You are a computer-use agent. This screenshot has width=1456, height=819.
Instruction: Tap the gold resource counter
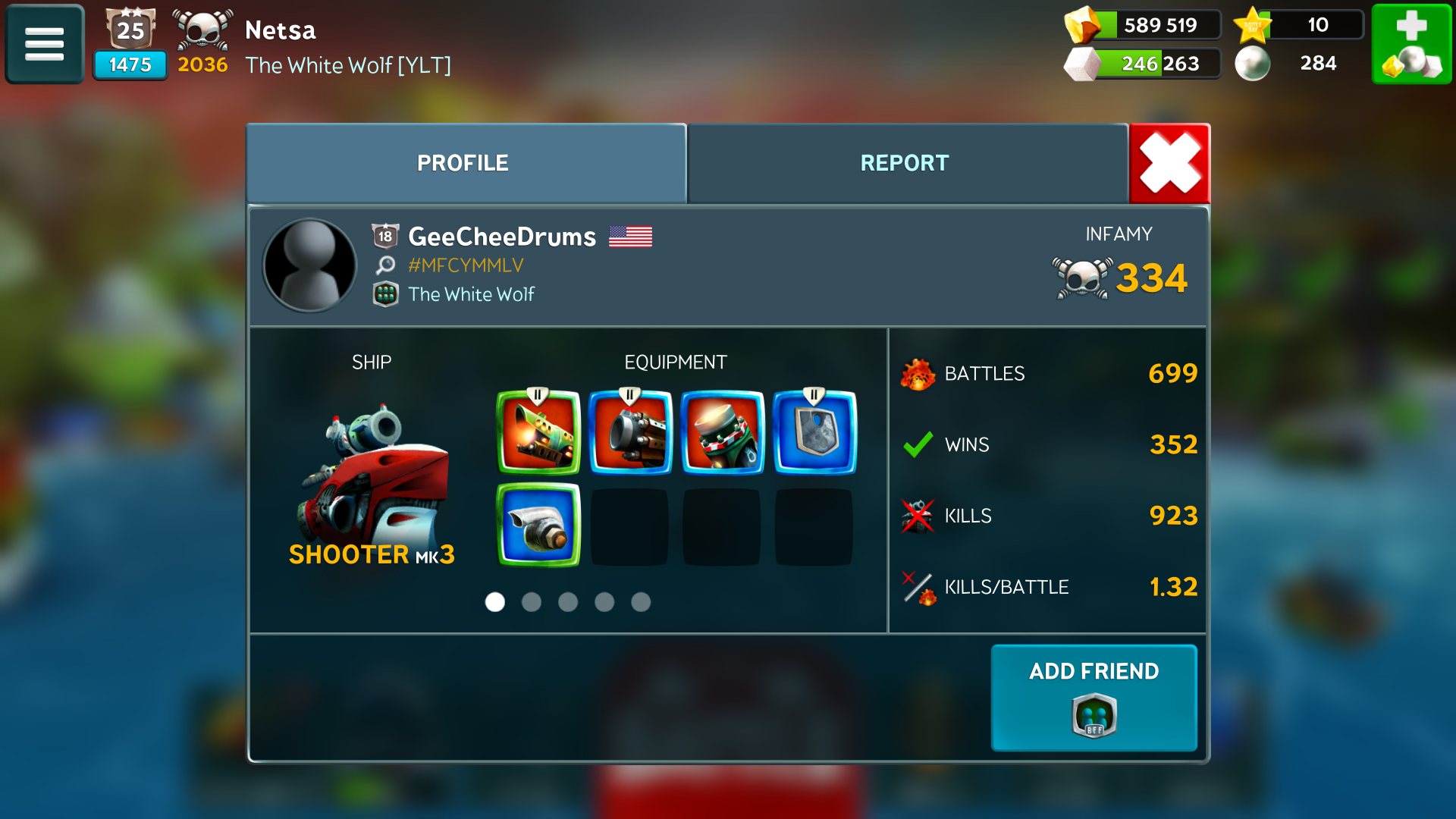click(x=1143, y=25)
